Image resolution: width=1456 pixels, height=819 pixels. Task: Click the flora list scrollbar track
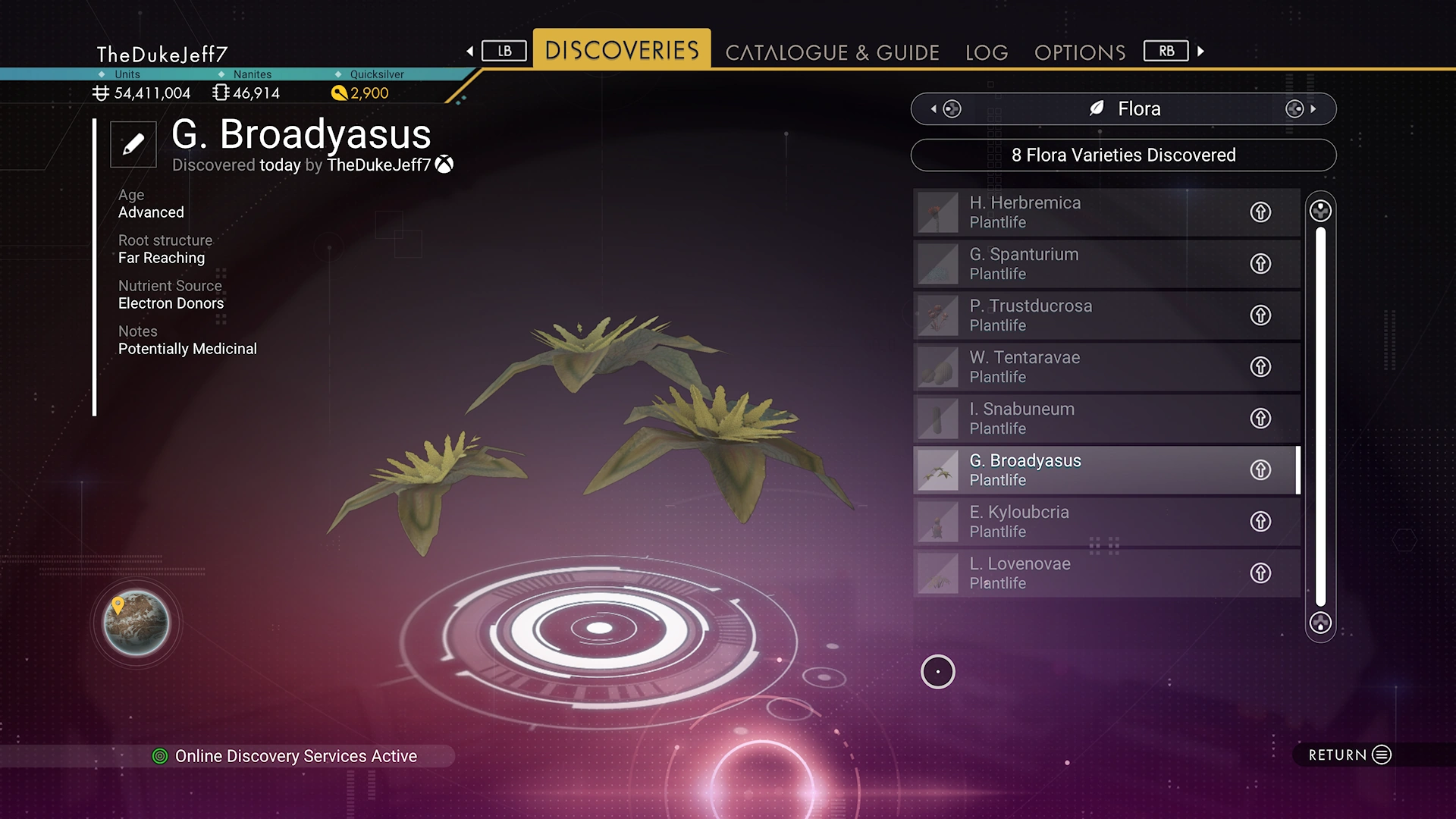(1320, 417)
